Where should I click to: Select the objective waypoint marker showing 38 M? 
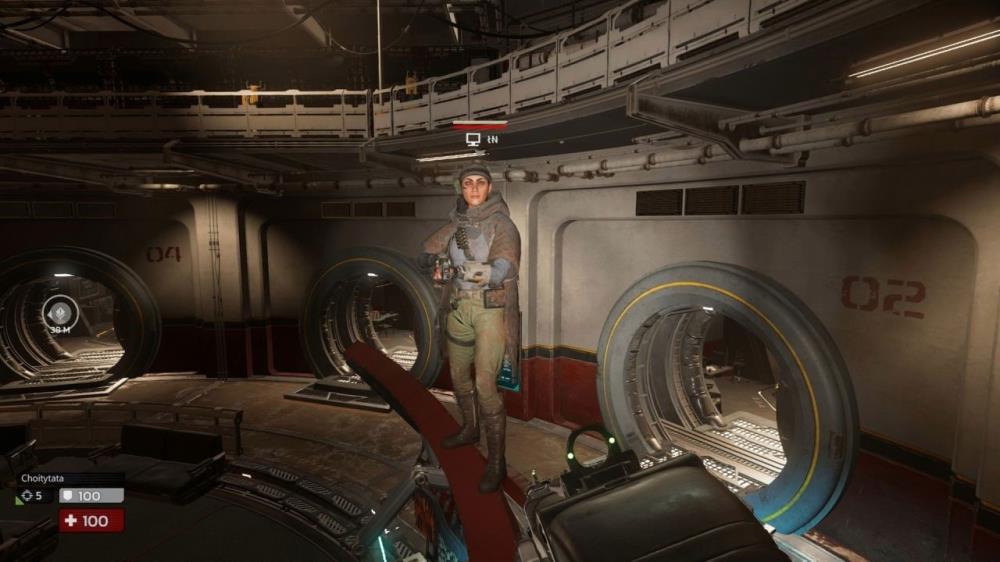(57, 312)
